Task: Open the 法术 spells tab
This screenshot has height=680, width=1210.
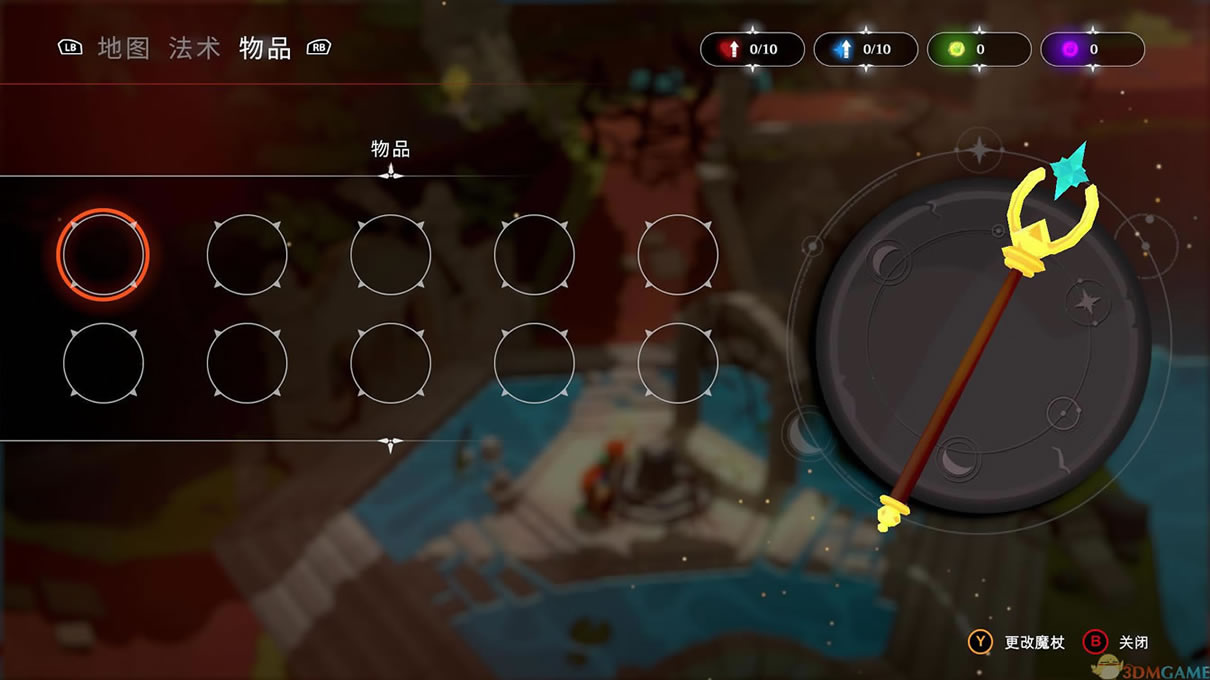Action: pyautogui.click(x=194, y=48)
